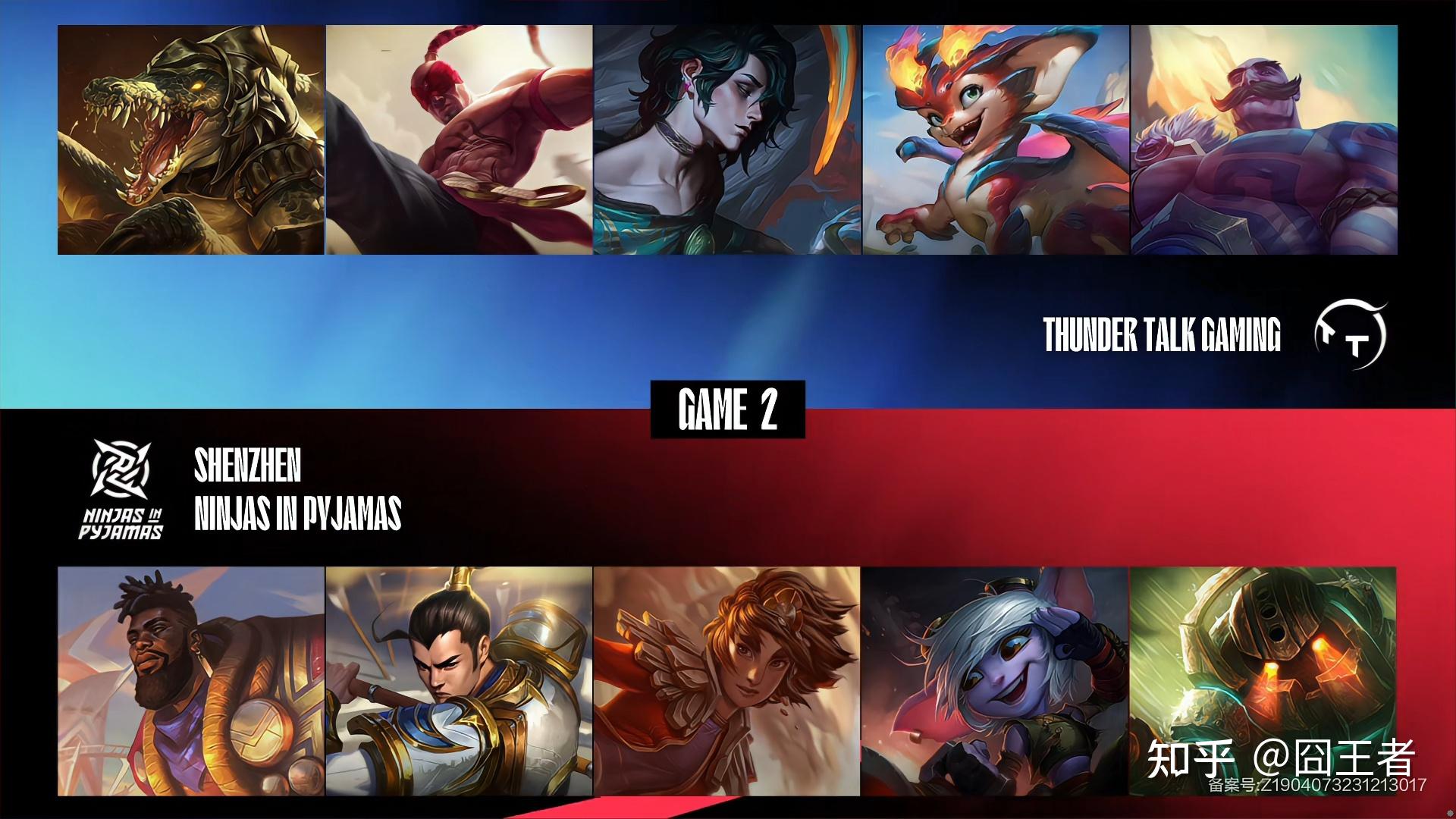The width and height of the screenshot is (1456, 819).
Task: Click the Taliyah champion portrait
Action: point(727,681)
